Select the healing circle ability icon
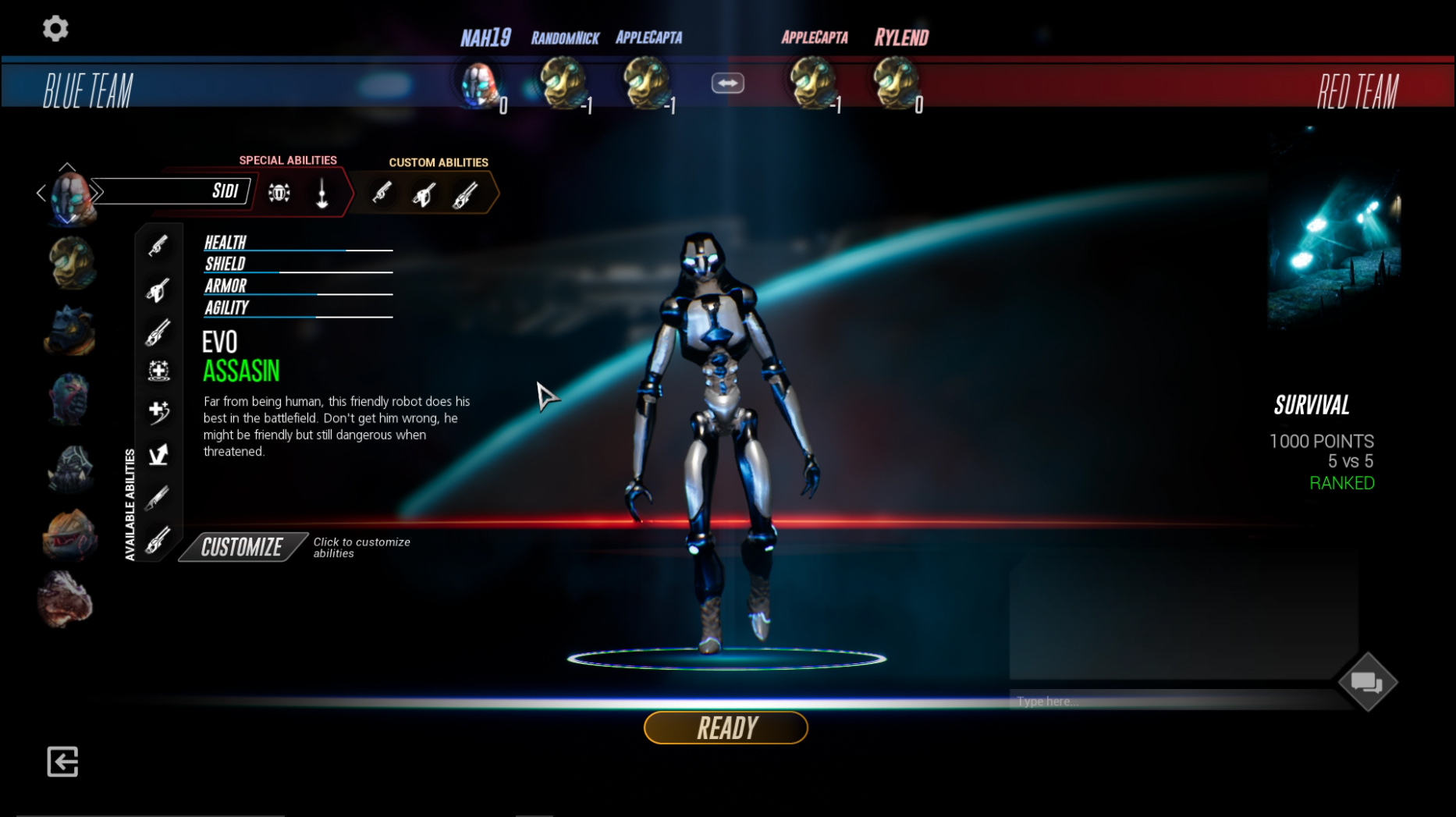This screenshot has height=817, width=1456. click(x=158, y=371)
